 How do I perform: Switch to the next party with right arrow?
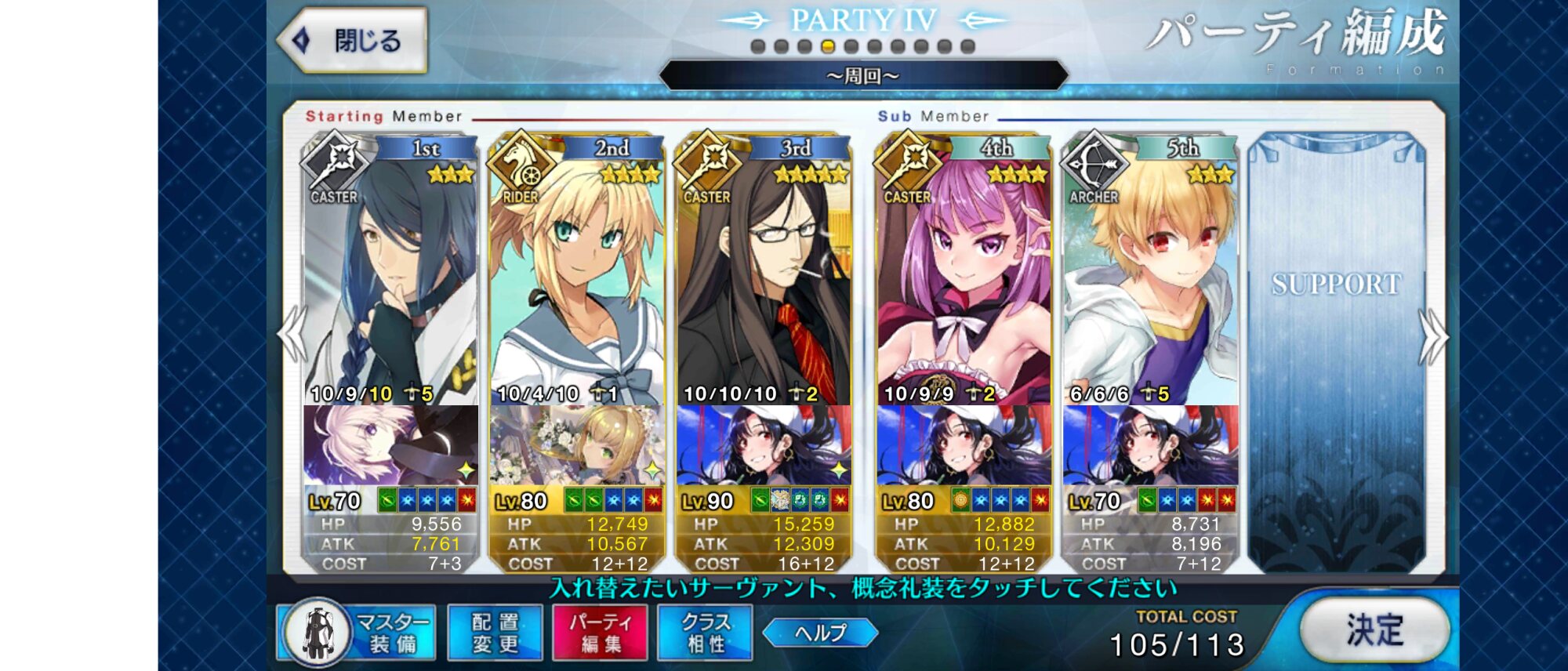click(x=1433, y=335)
